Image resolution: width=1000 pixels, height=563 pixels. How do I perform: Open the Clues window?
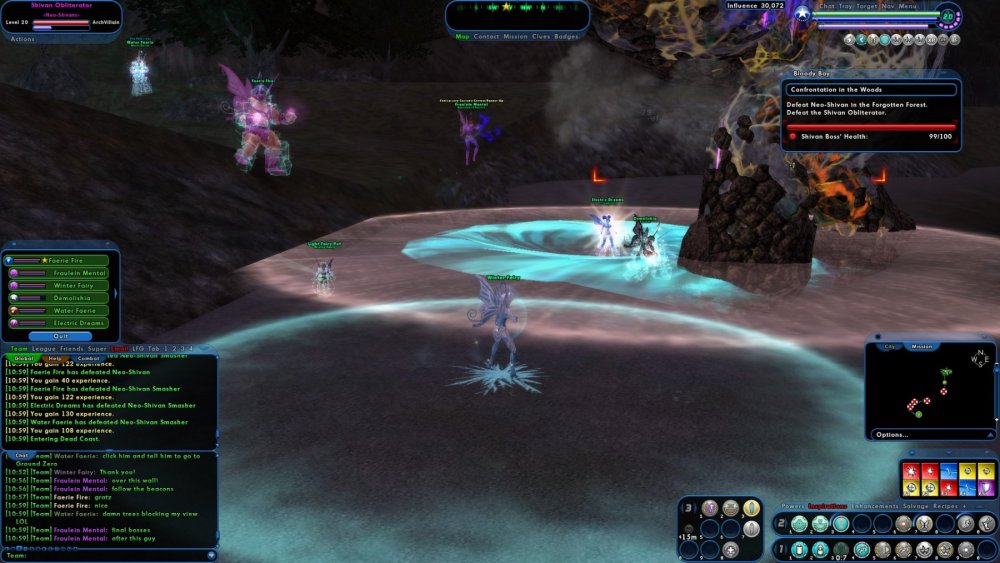coord(540,36)
